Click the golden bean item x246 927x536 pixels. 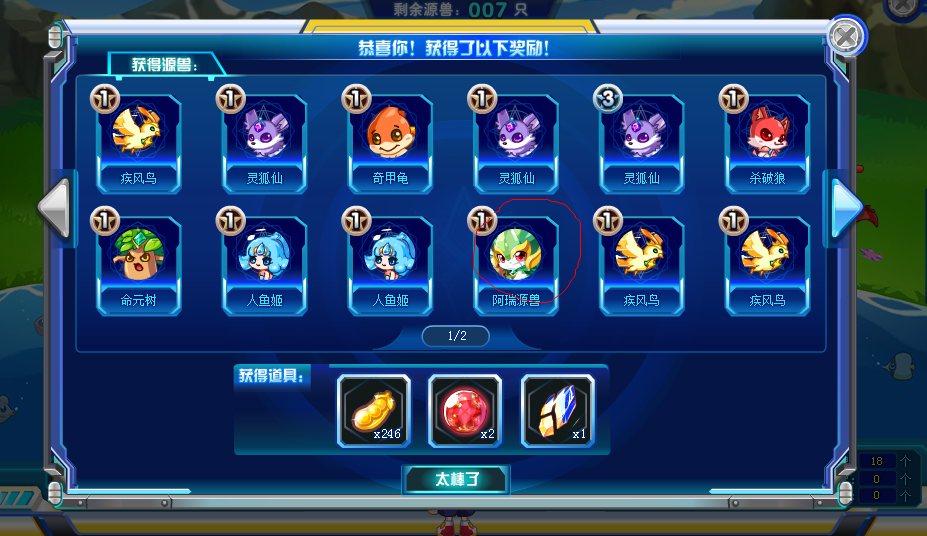[373, 410]
